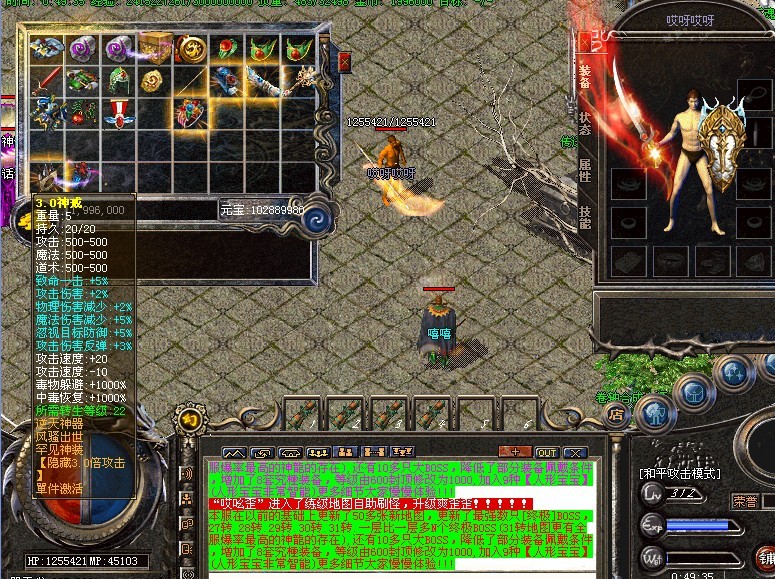Switch to the 状态 status tab

[586, 124]
